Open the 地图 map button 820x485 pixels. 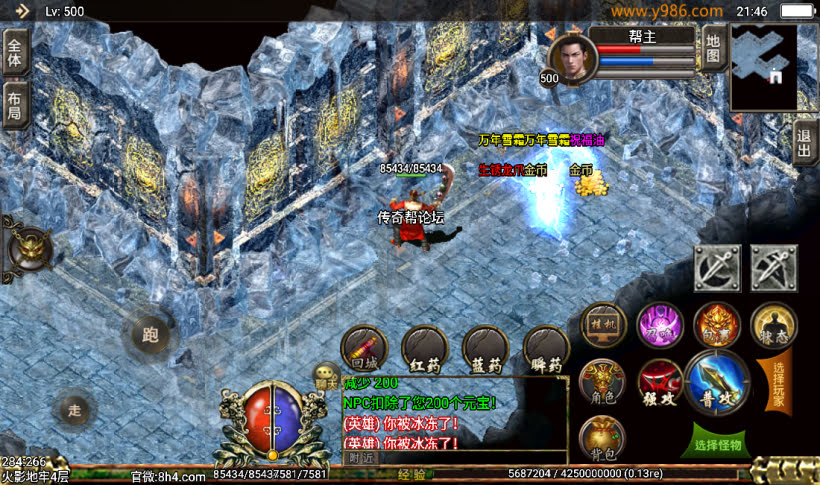click(712, 50)
